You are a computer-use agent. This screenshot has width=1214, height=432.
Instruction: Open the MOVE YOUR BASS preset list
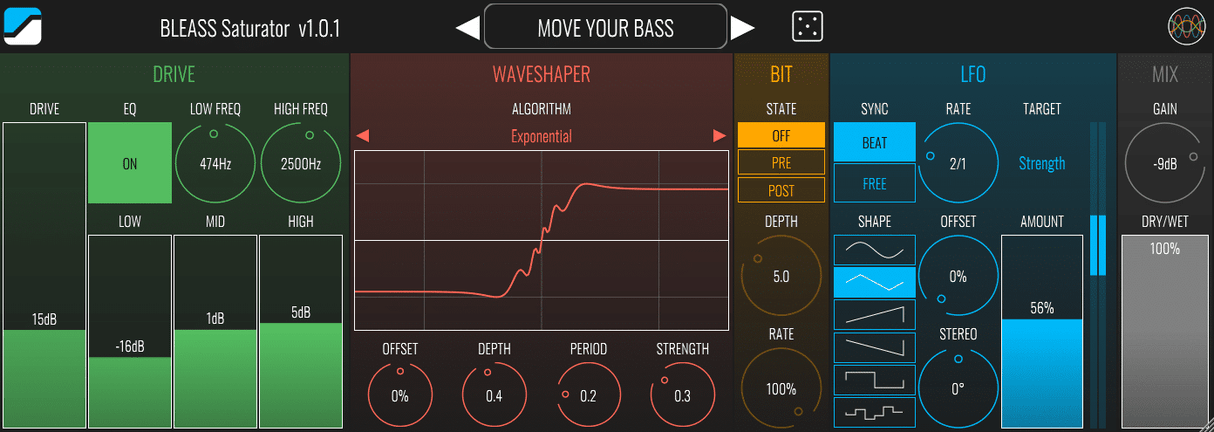[x=605, y=28]
